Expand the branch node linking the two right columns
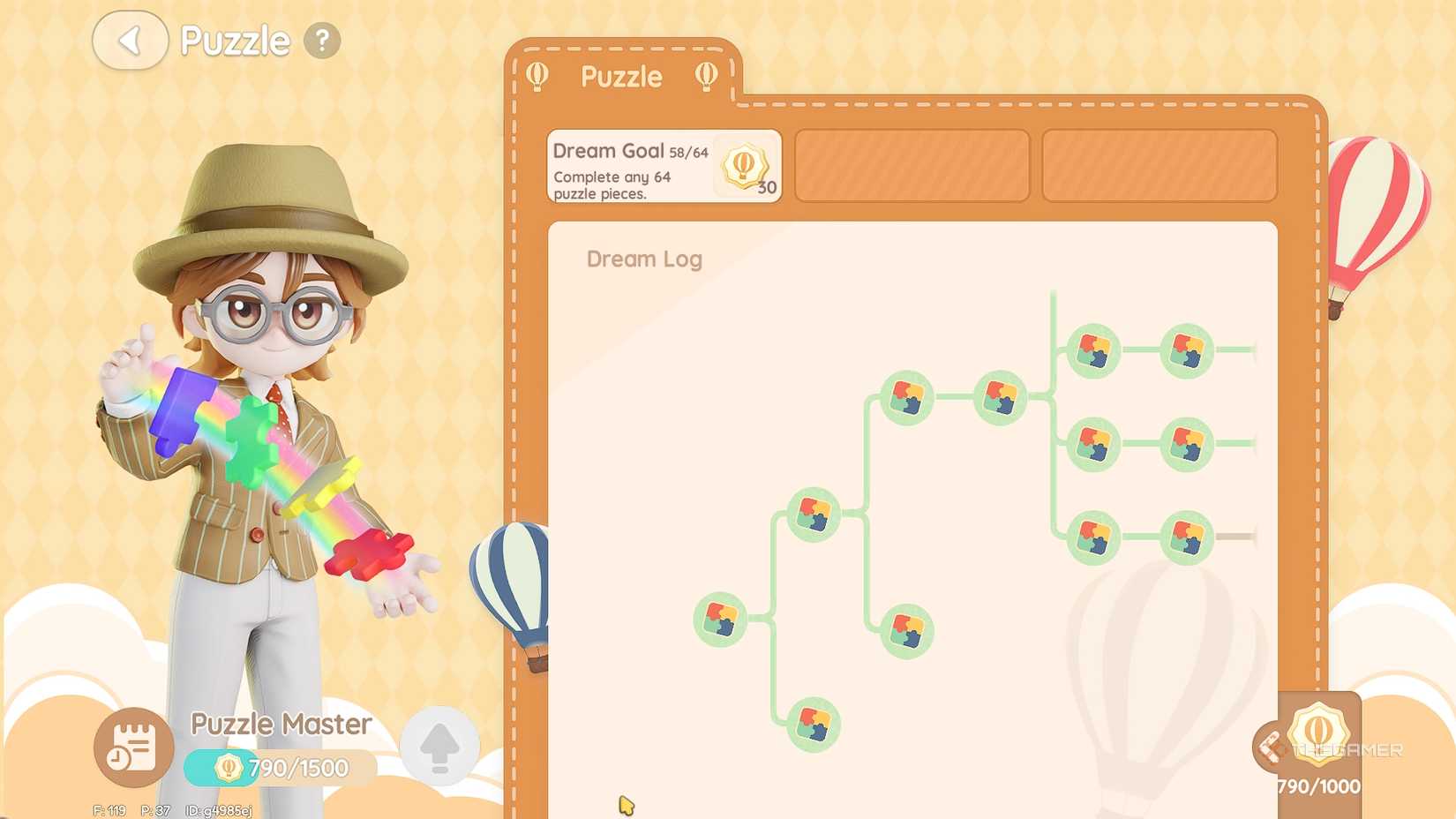The width and height of the screenshot is (1456, 819). tap(1000, 396)
